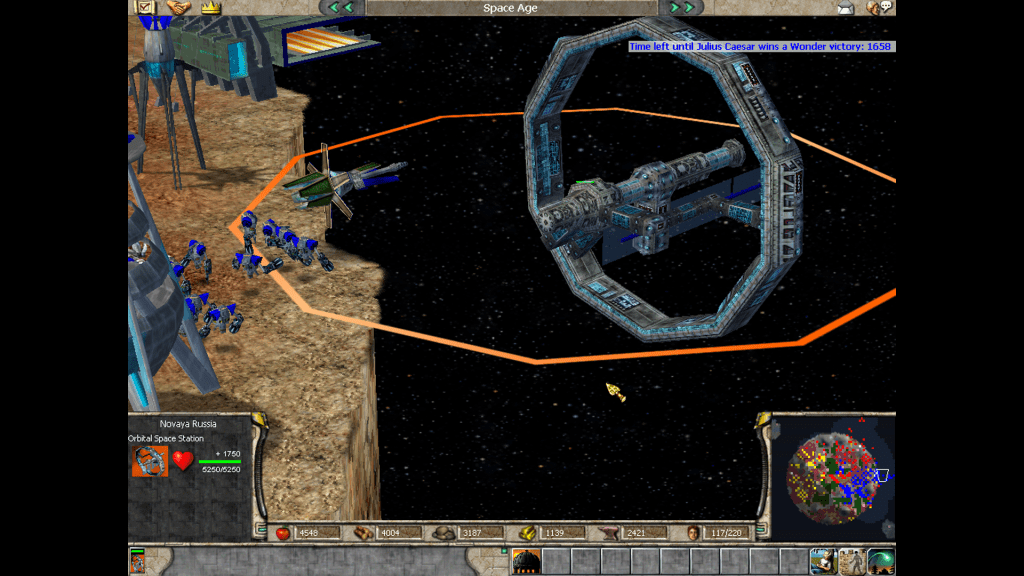
Task: Click the population face icon
Action: coord(693,533)
